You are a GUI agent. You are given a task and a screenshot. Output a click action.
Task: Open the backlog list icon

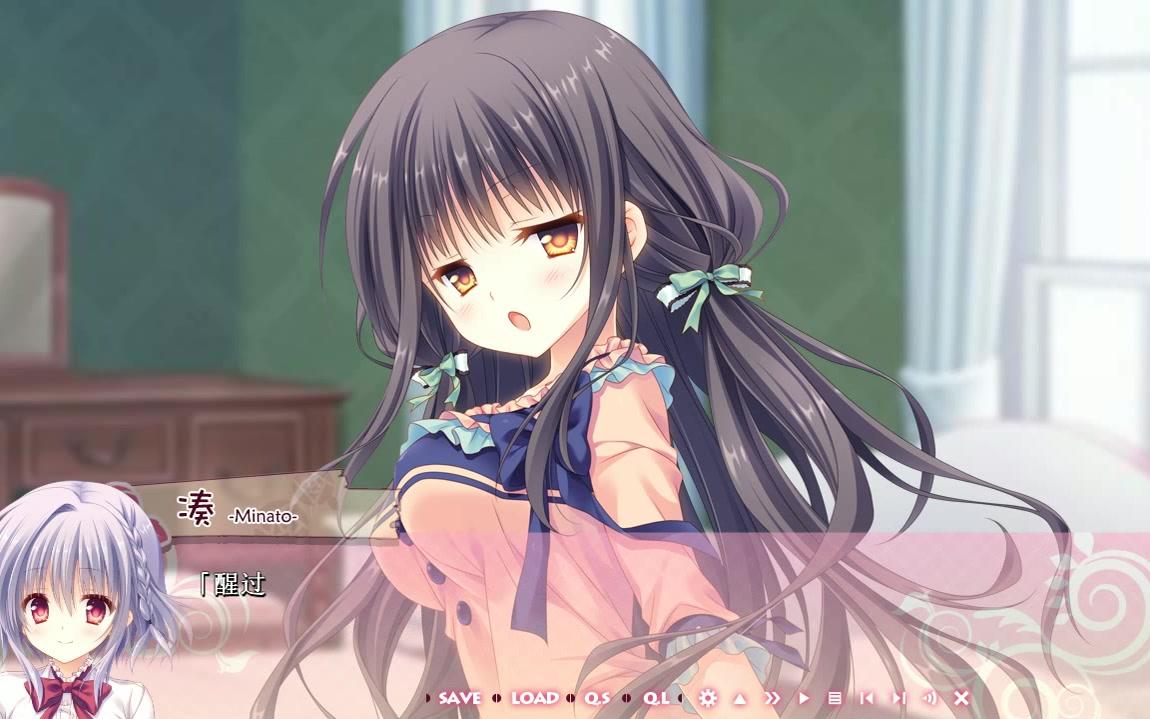[834, 698]
